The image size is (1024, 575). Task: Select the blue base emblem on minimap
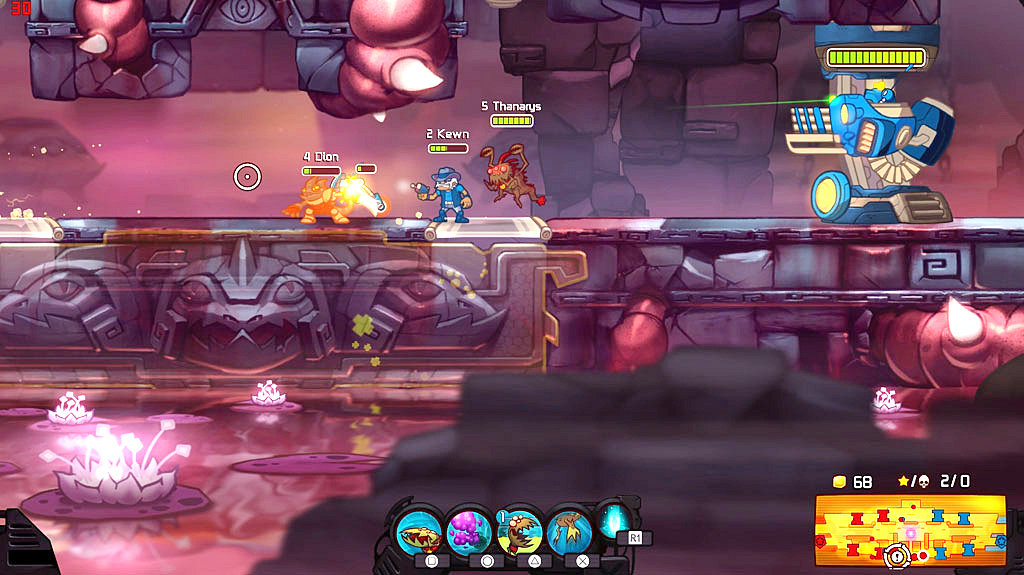click(1000, 541)
